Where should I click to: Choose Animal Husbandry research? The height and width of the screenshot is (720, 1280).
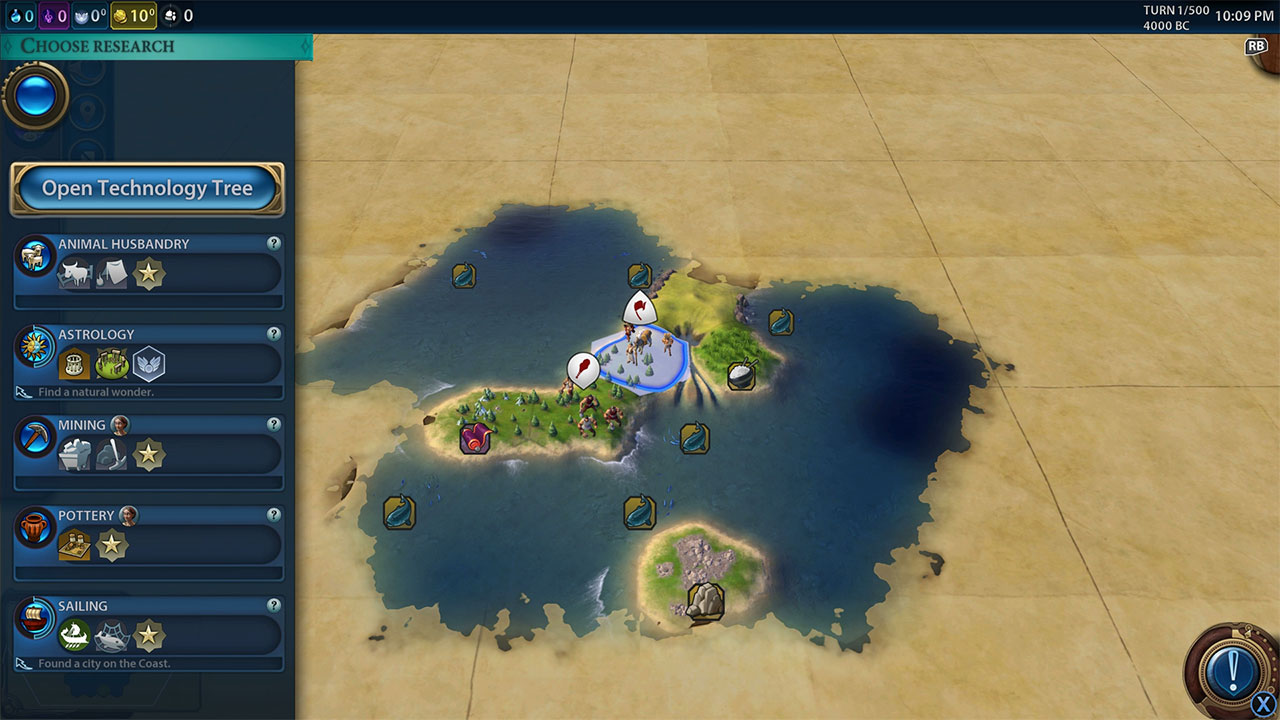(150, 270)
